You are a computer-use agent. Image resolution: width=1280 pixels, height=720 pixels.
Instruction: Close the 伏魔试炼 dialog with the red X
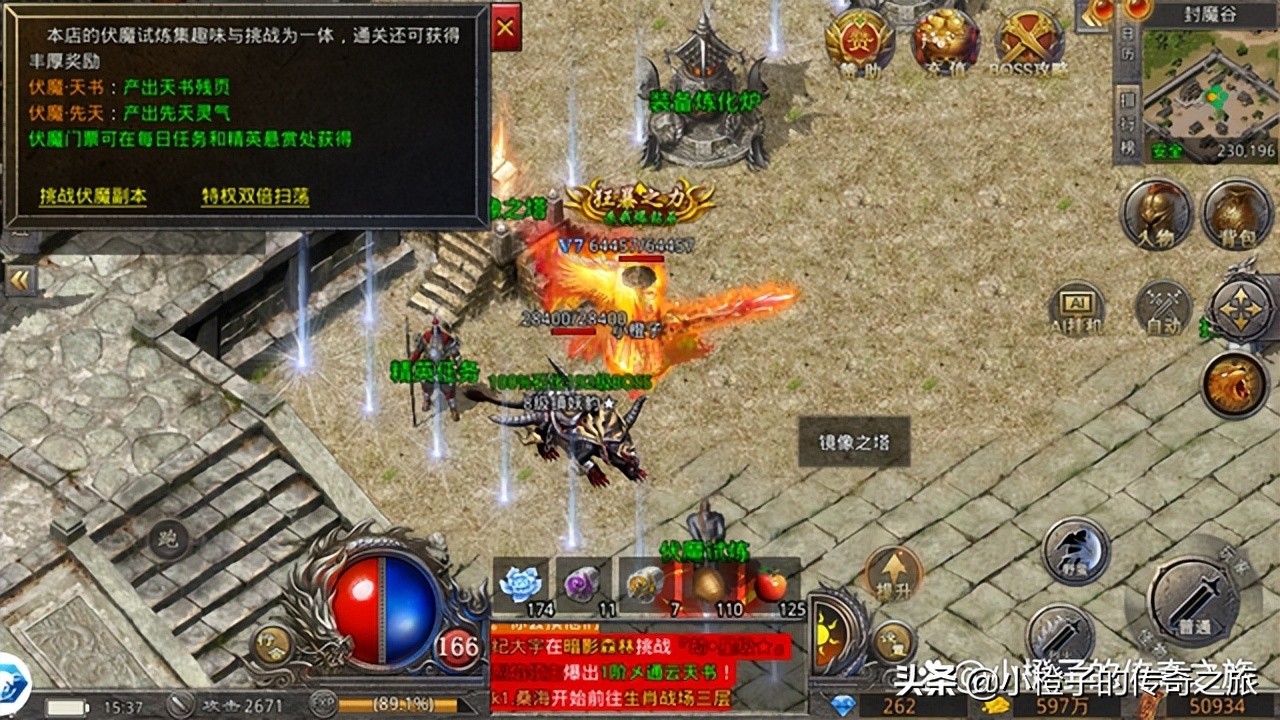pyautogui.click(x=506, y=29)
